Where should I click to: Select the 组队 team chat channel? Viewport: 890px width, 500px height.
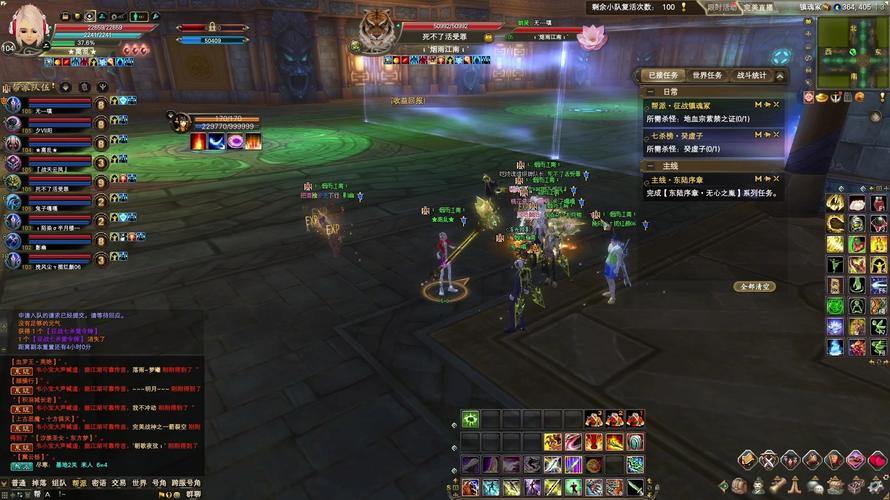pos(58,483)
